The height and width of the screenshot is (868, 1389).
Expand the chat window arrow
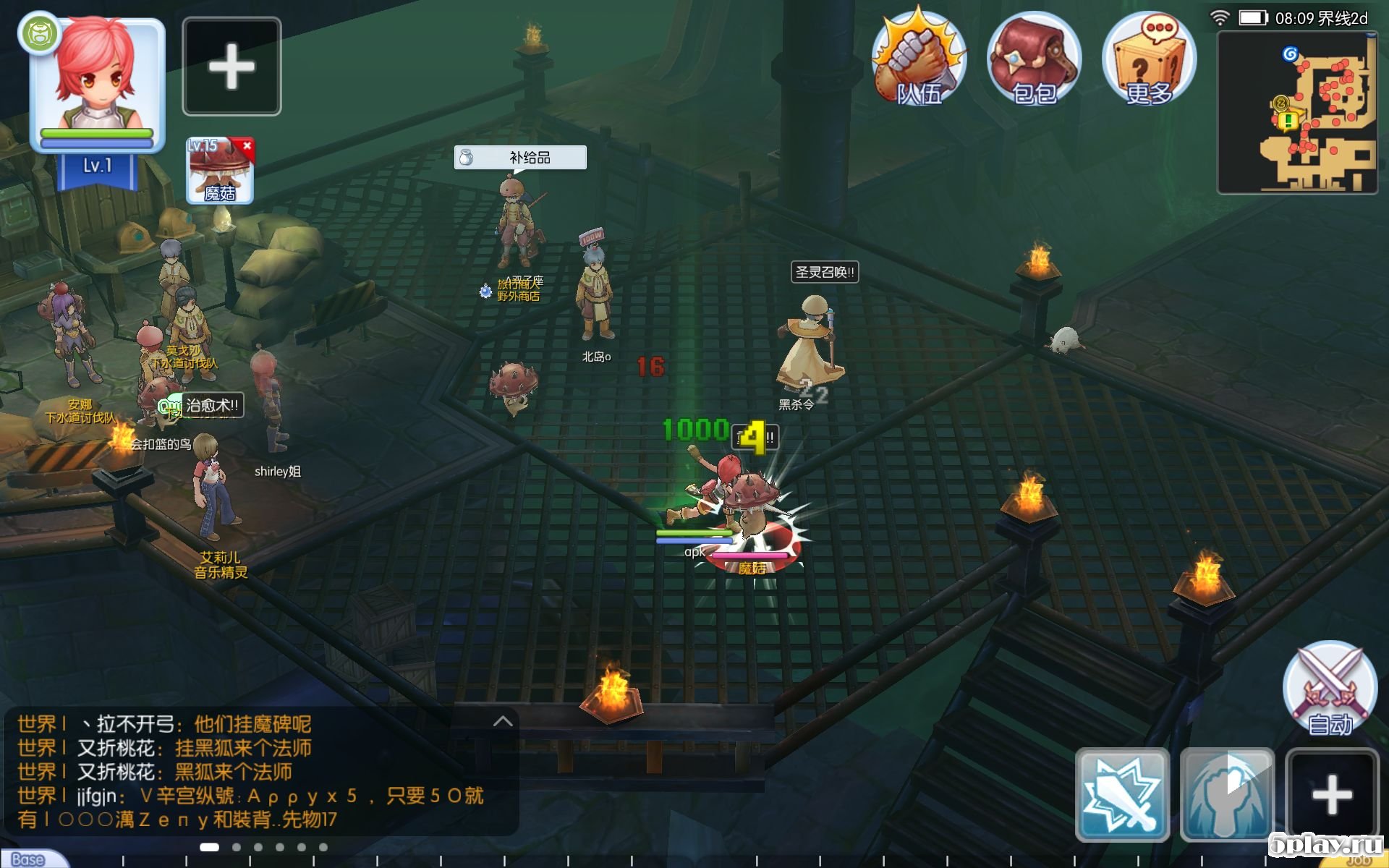pos(503,721)
